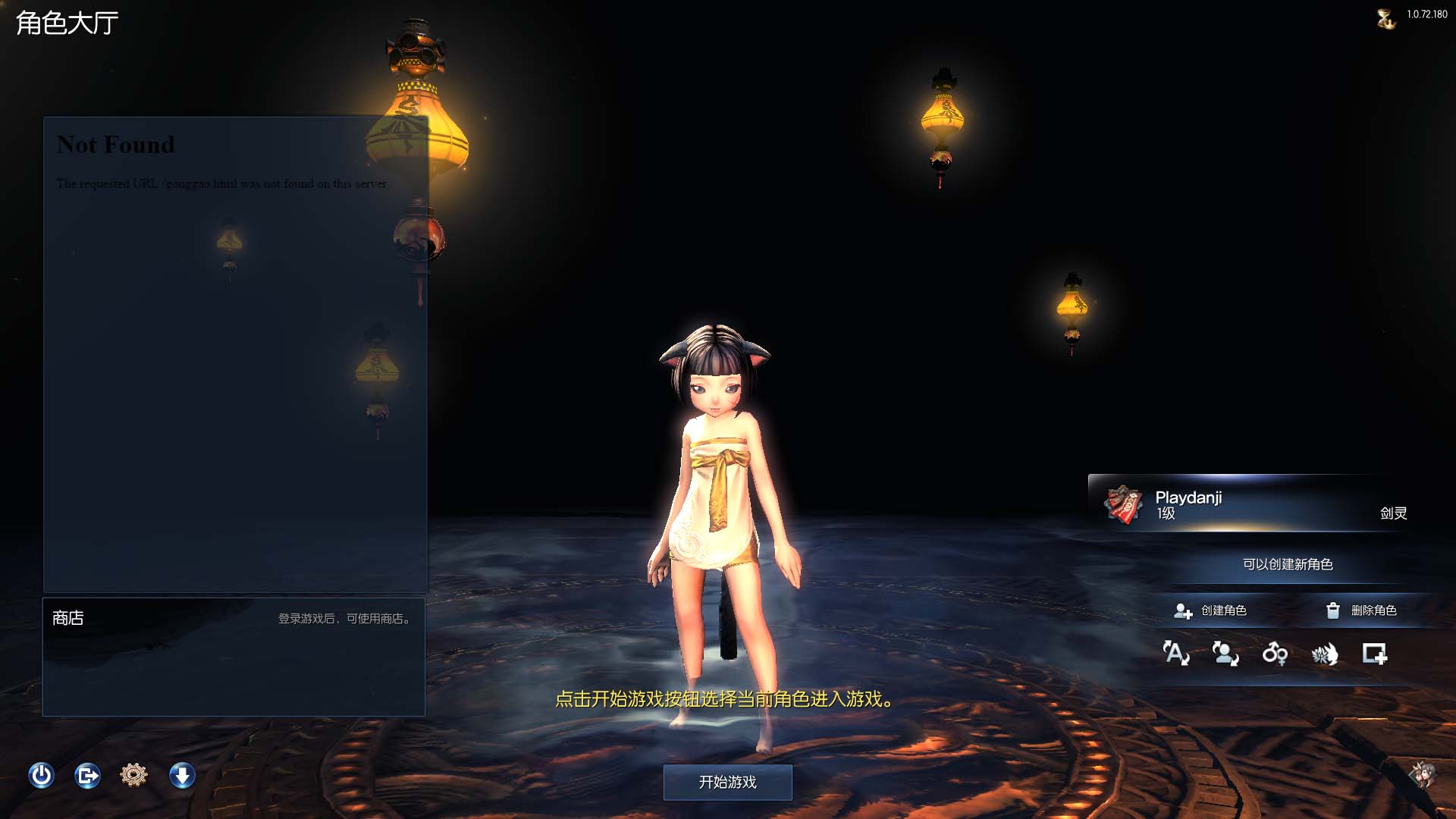Click the gender change icon

pyautogui.click(x=1275, y=655)
